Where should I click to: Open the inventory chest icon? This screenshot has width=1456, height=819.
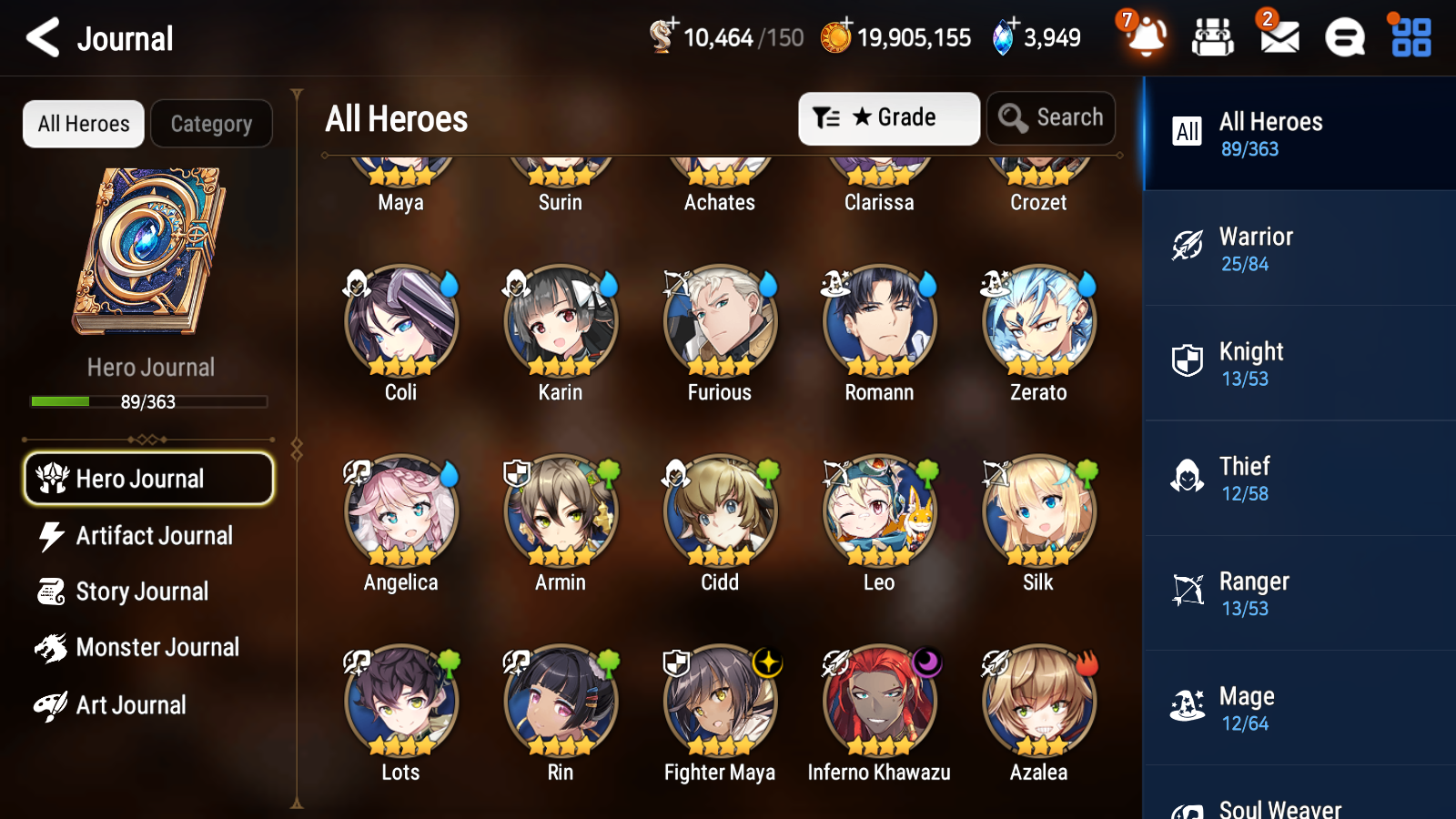pyautogui.click(x=1213, y=38)
